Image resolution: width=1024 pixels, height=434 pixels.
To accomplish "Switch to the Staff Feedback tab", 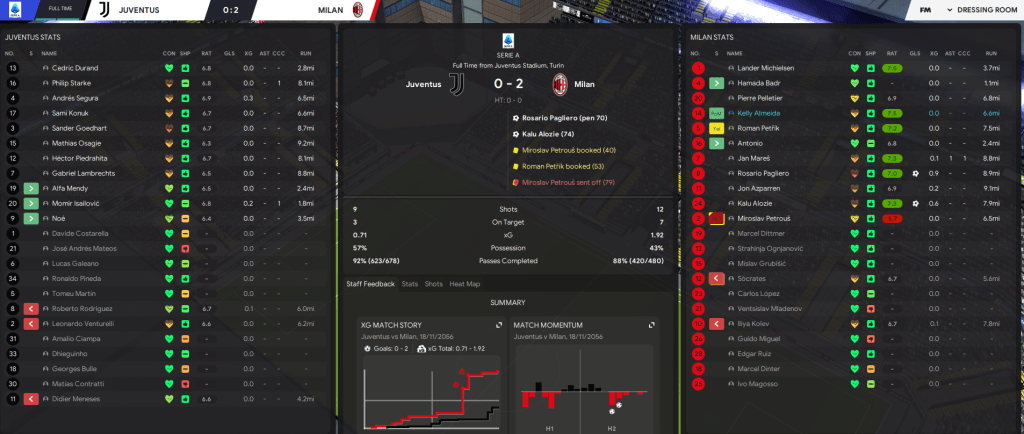I will click(x=369, y=284).
